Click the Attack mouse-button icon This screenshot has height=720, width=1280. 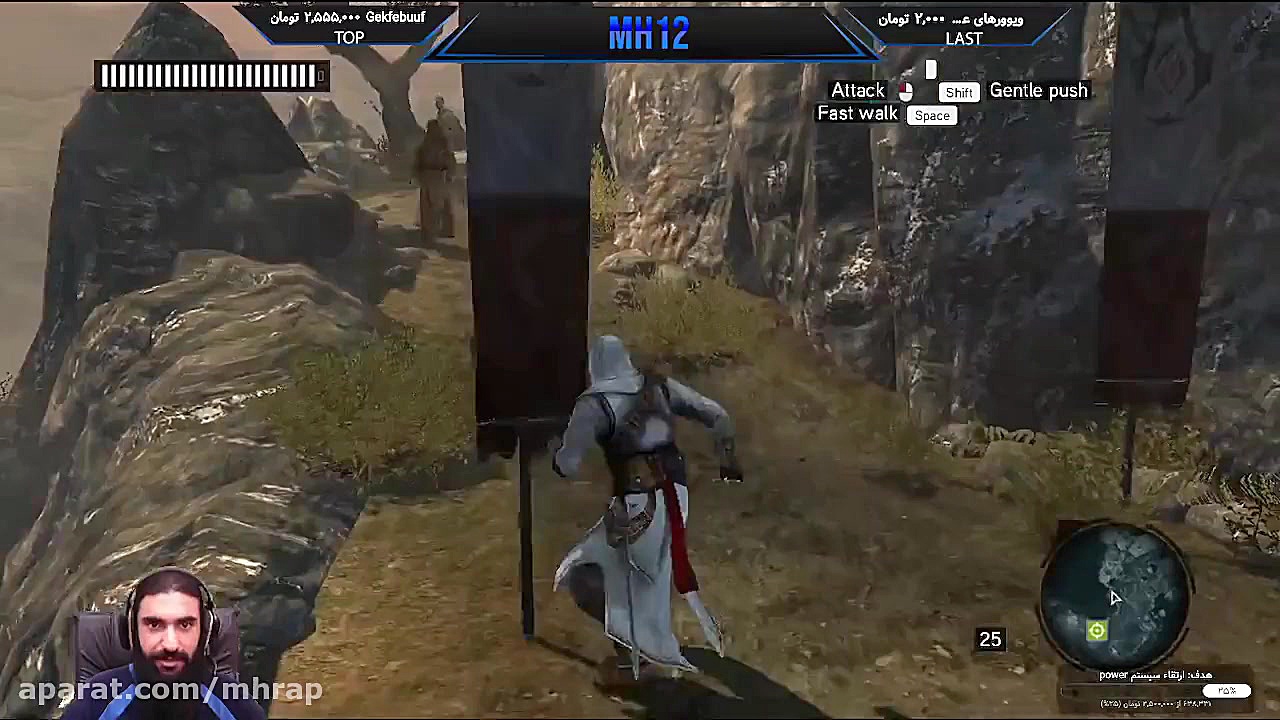pos(905,90)
